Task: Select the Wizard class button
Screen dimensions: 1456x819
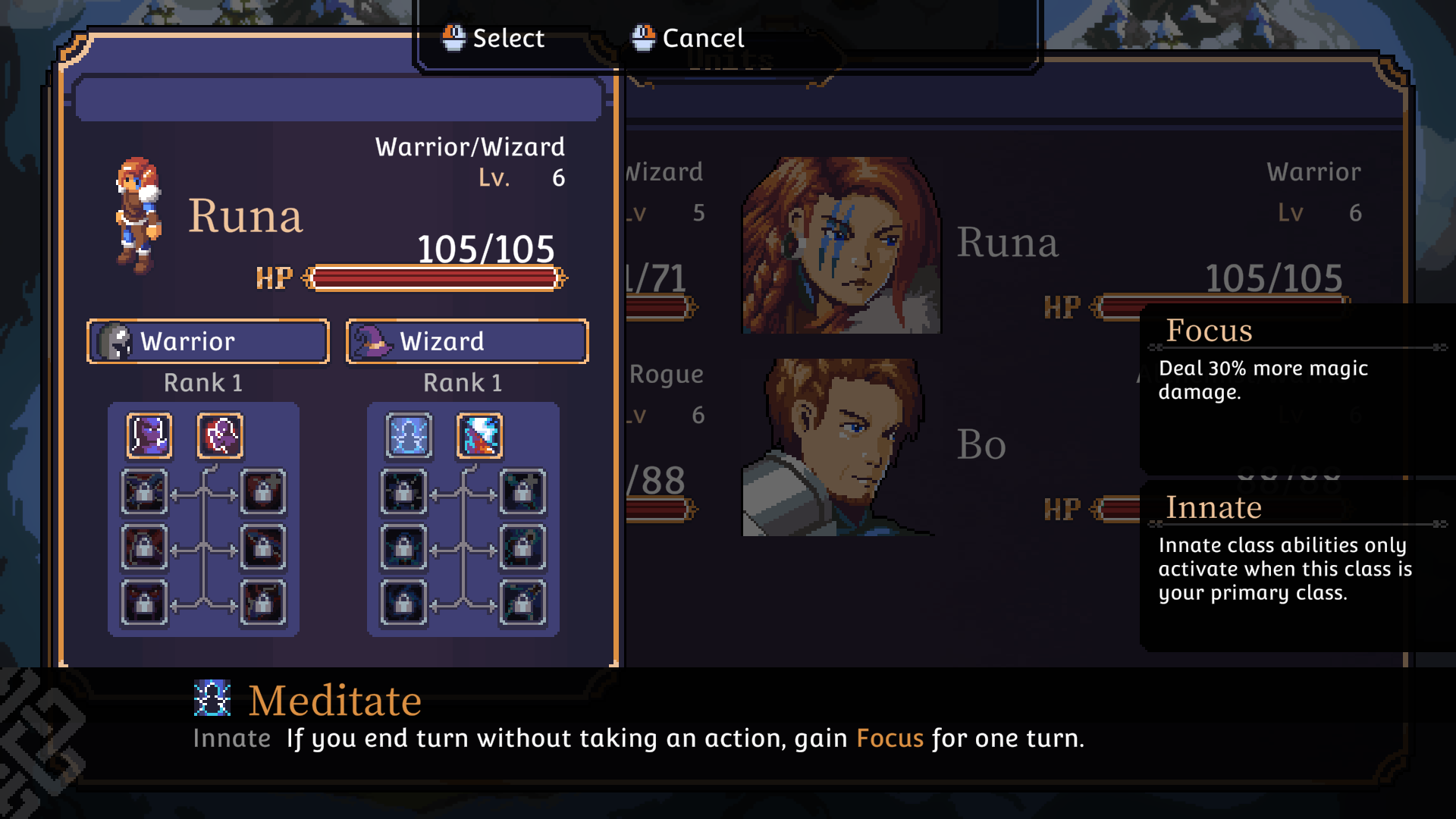Action: tap(467, 341)
